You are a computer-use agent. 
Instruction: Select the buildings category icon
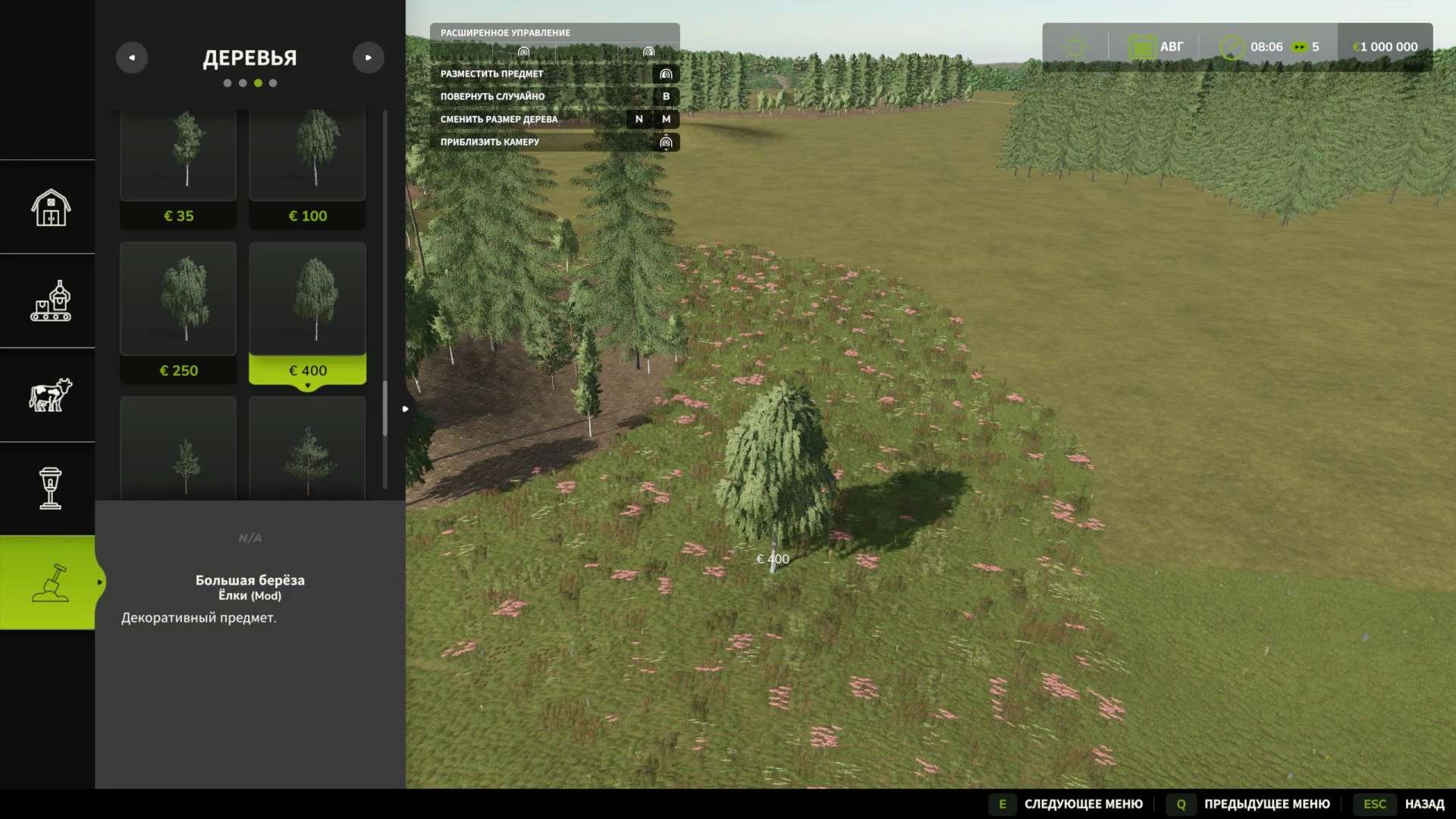(49, 206)
